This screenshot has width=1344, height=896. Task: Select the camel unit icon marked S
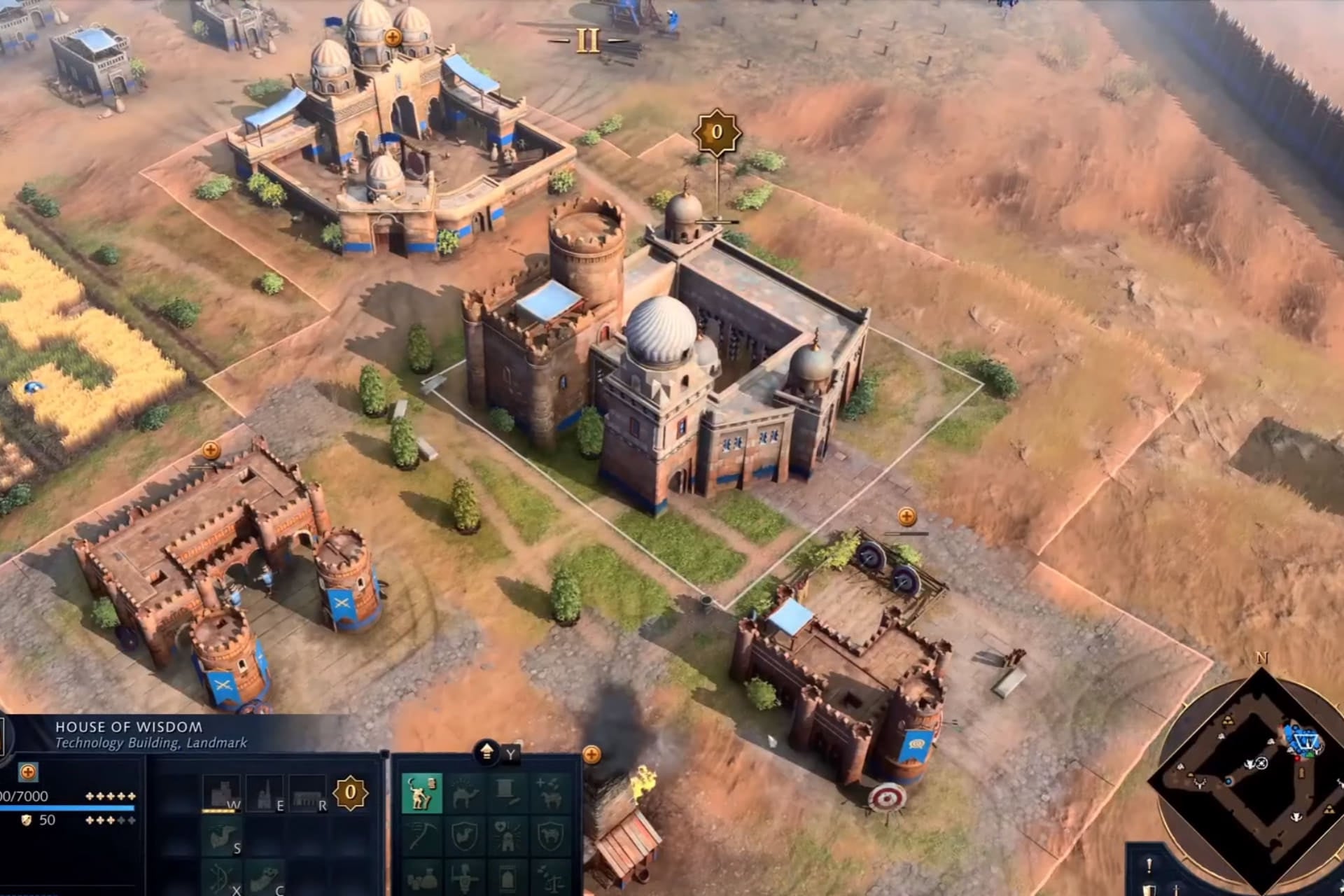pyautogui.click(x=221, y=836)
